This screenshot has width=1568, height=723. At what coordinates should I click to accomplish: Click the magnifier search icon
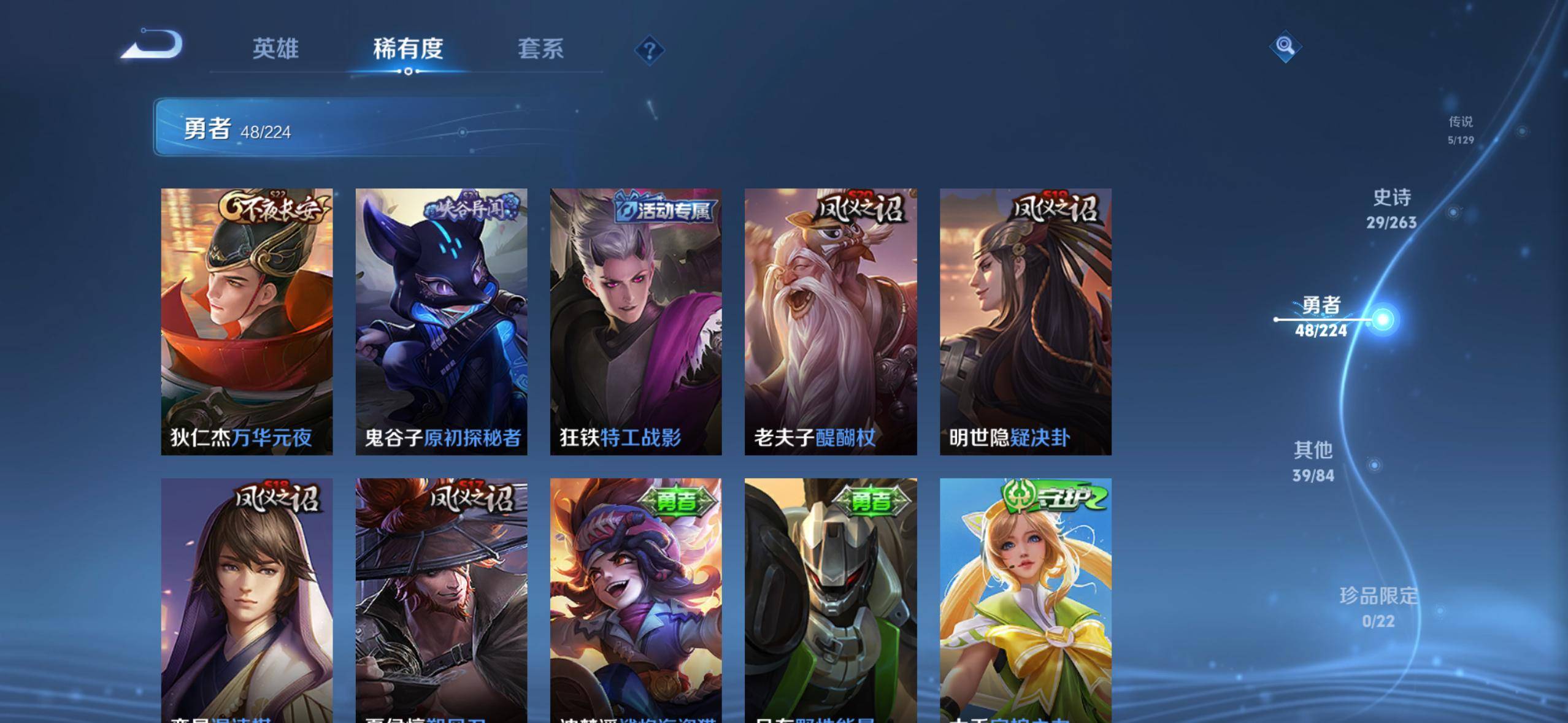pos(1285,46)
